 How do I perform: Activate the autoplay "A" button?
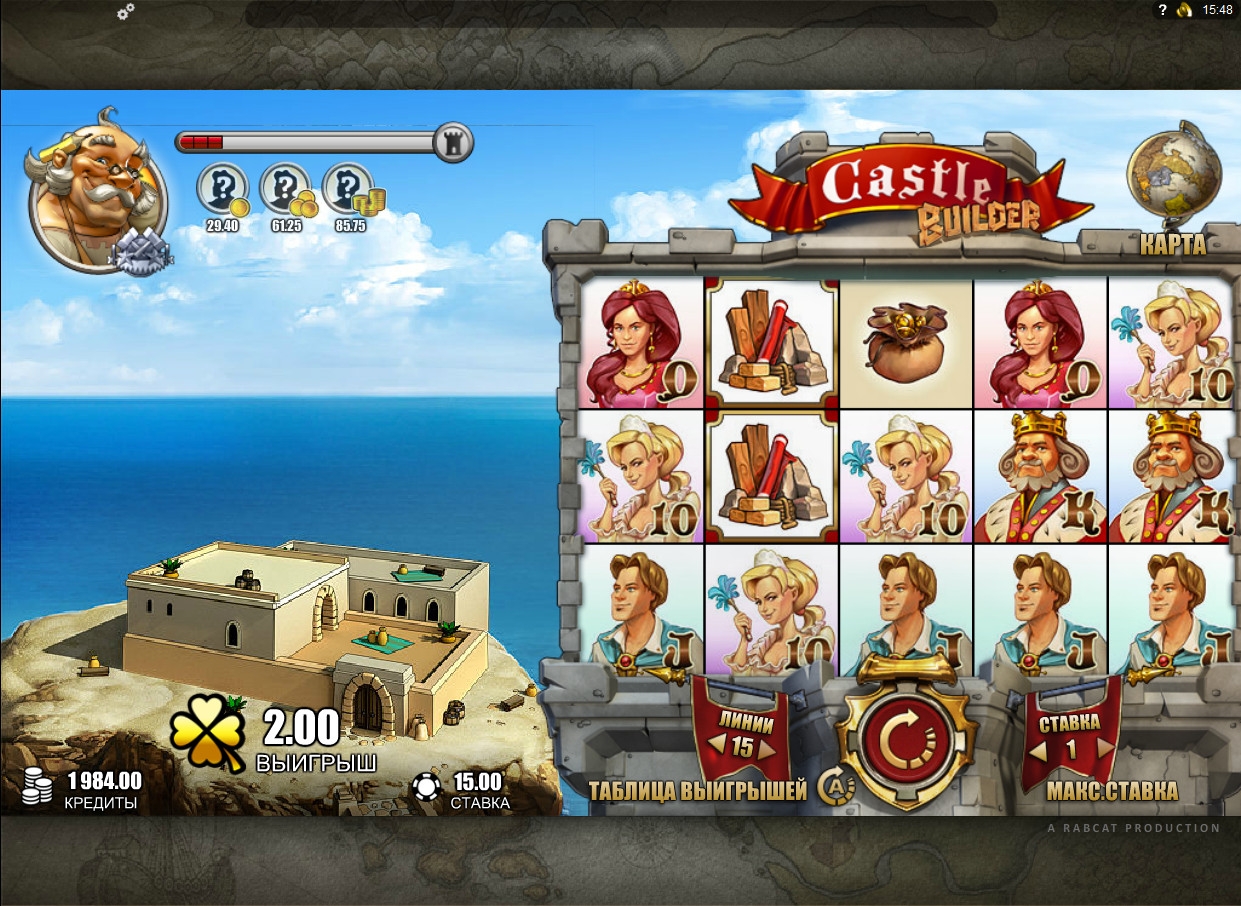(834, 788)
